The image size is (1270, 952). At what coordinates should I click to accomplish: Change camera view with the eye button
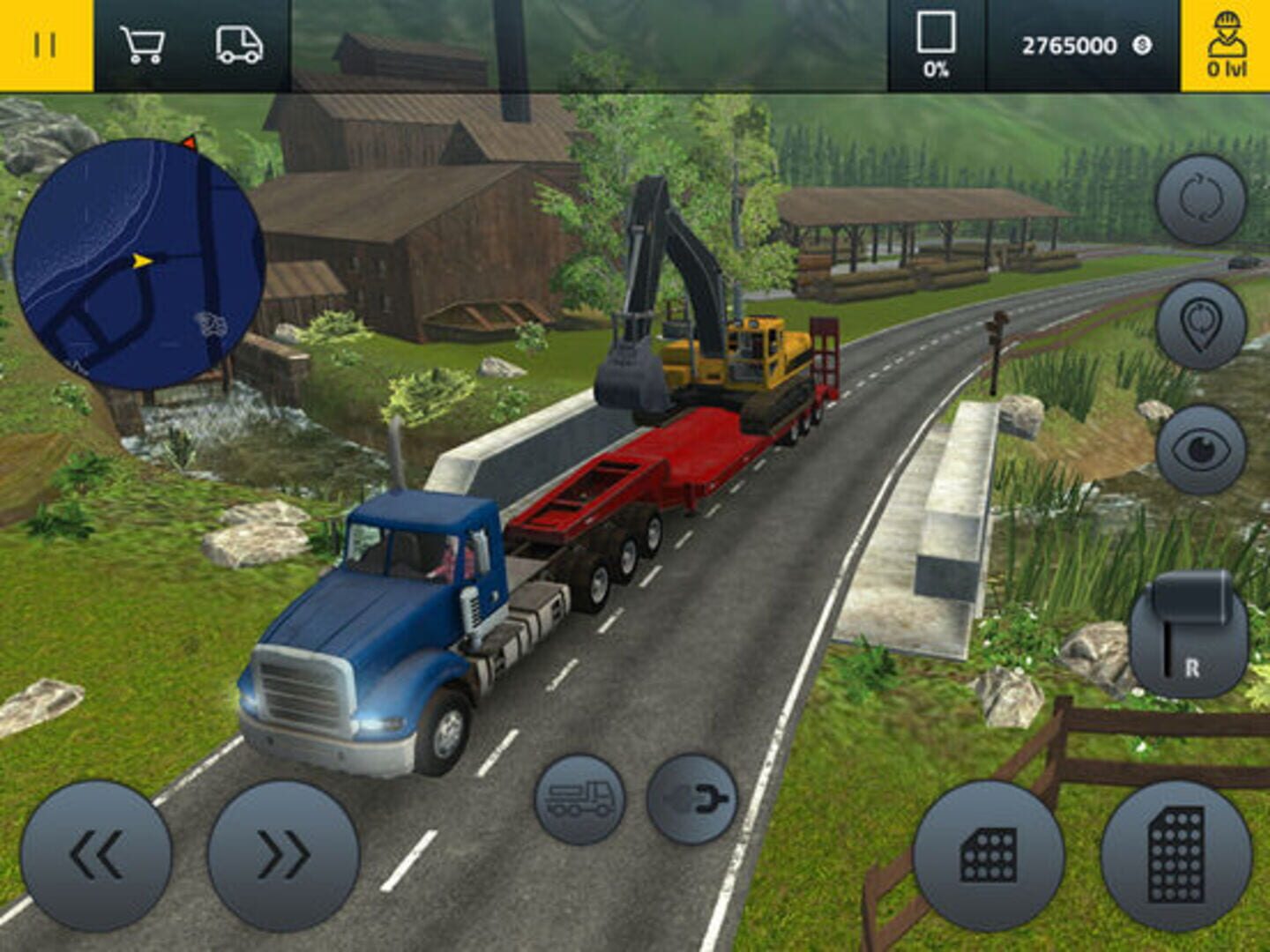point(1200,450)
